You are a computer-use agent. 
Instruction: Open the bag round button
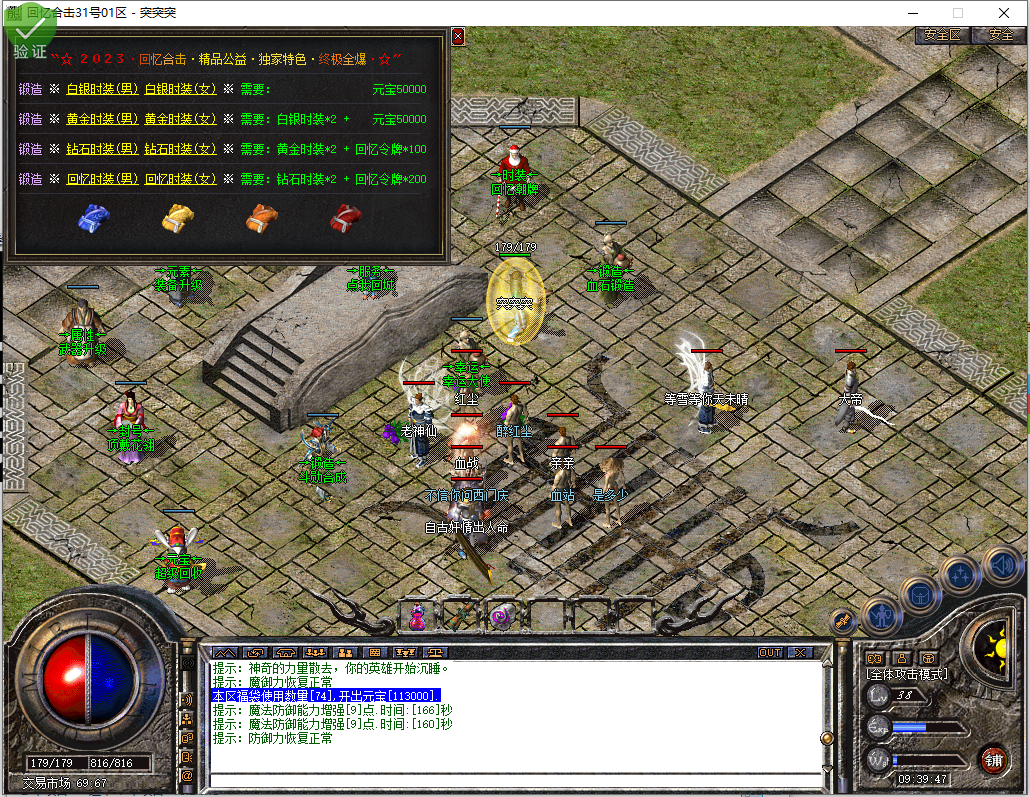(x=919, y=593)
